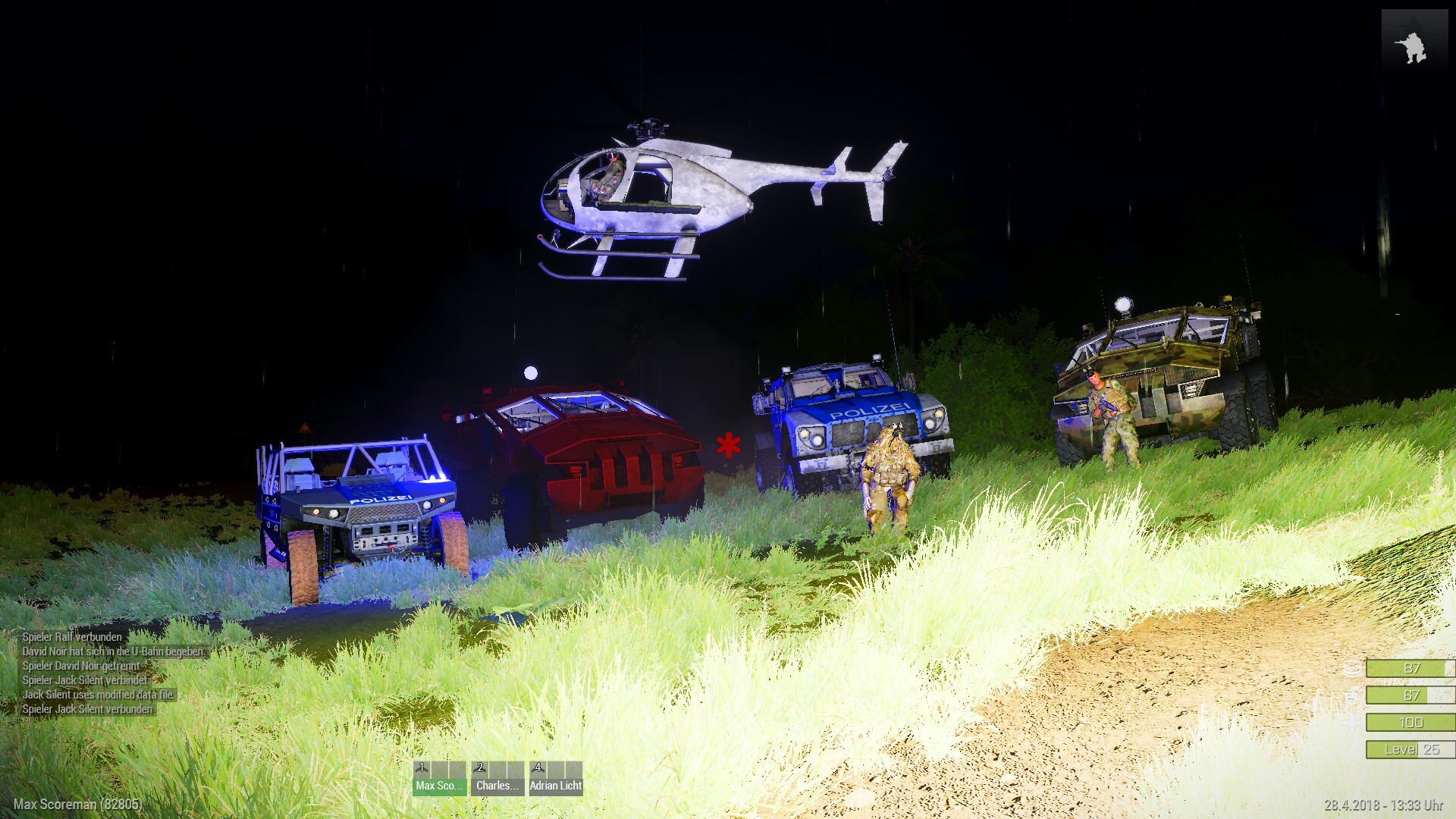Select squad member Max Sco... in command bar
Image resolution: width=1456 pixels, height=819 pixels.
coord(439,779)
